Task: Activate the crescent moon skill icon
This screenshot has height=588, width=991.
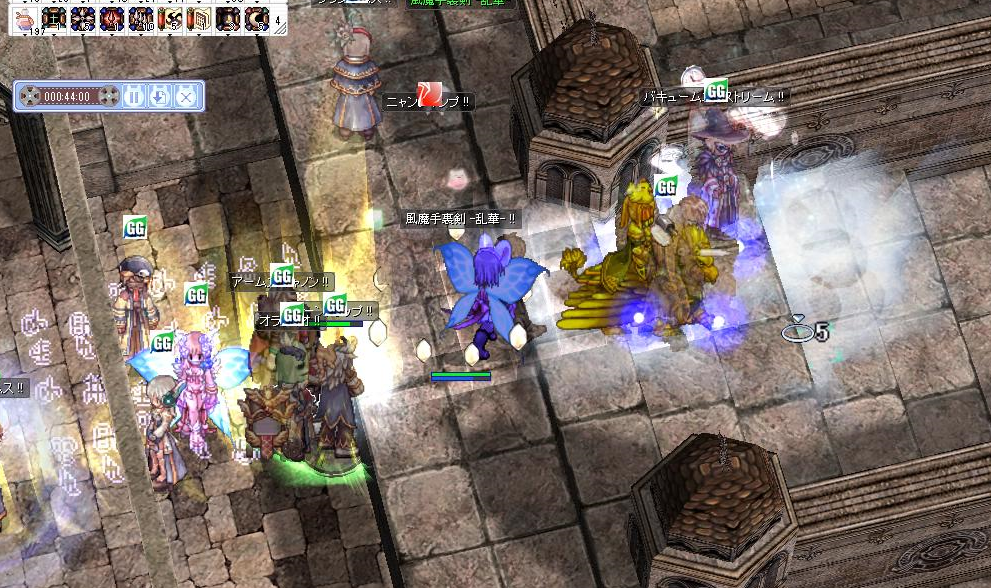Action: [x=256, y=19]
